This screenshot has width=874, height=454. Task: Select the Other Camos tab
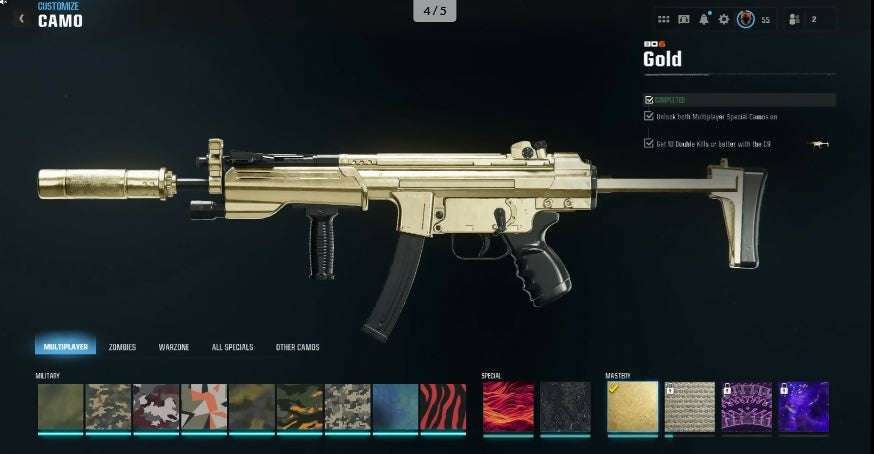(x=297, y=347)
